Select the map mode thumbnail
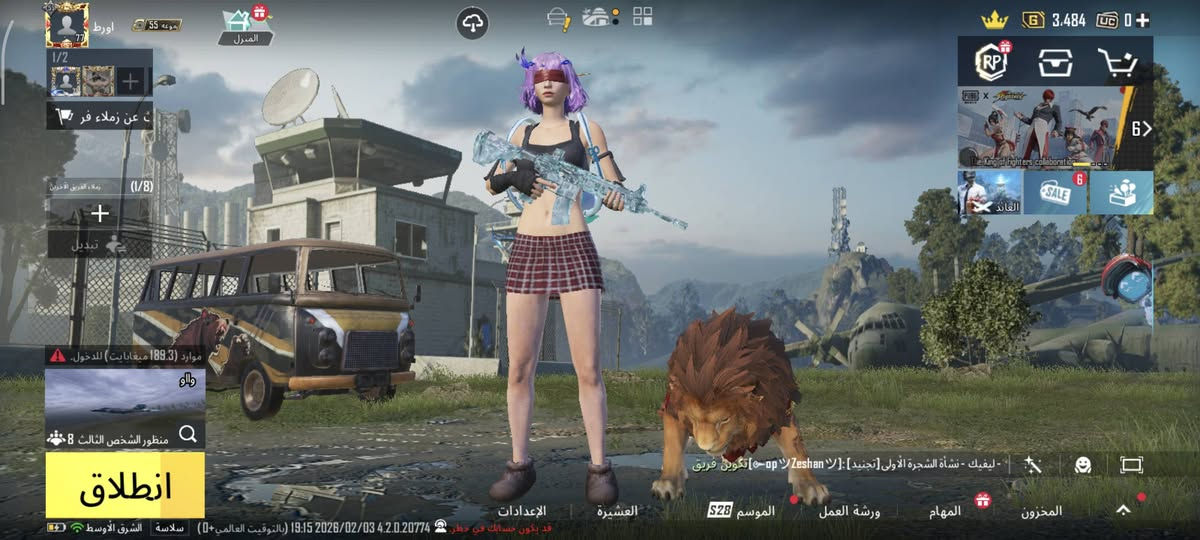This screenshot has width=1200, height=540. (x=125, y=394)
